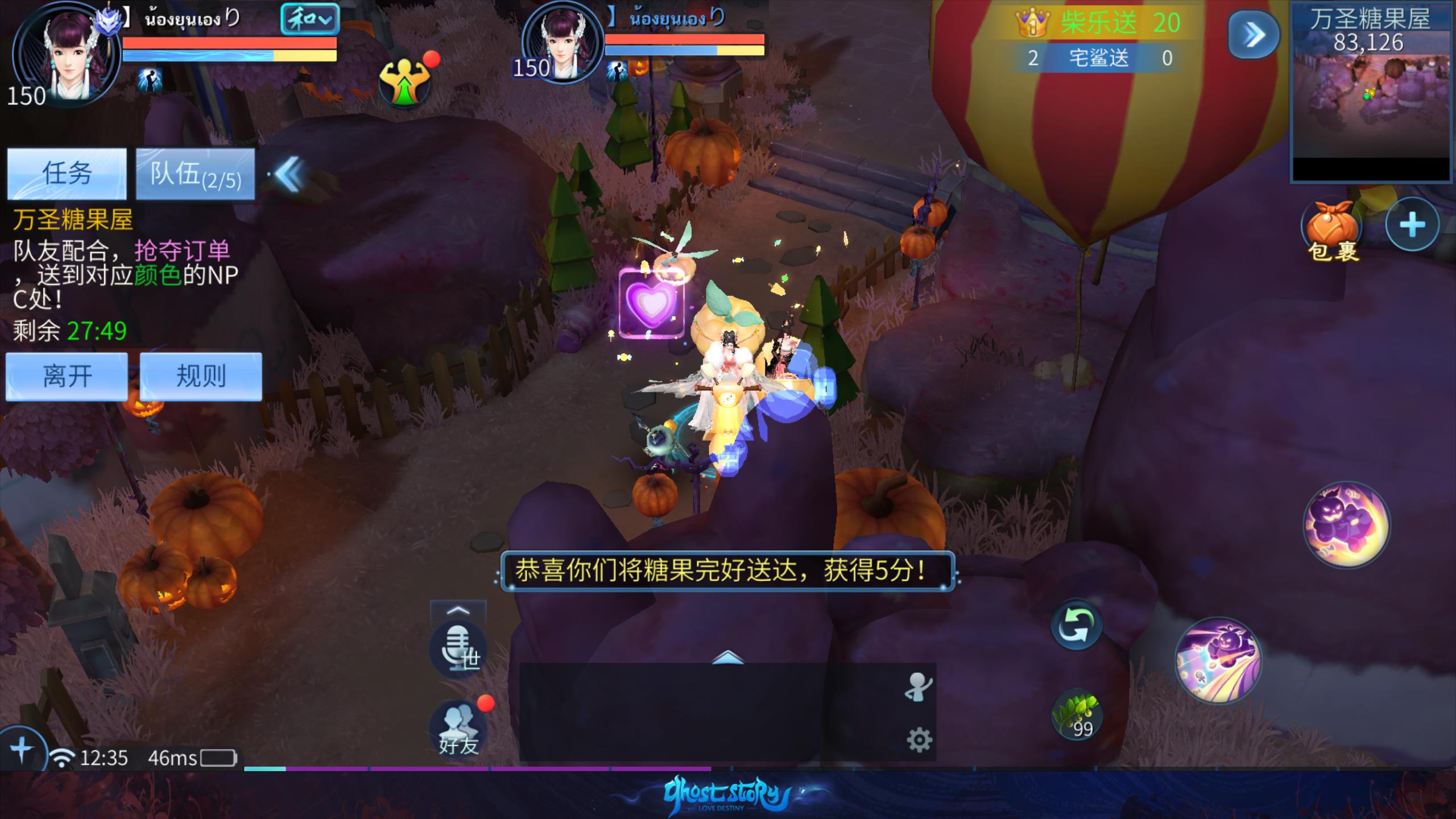Viewport: 1456px width, 819px height.
Task: Leave the event with 离开 button
Action: click(x=67, y=376)
